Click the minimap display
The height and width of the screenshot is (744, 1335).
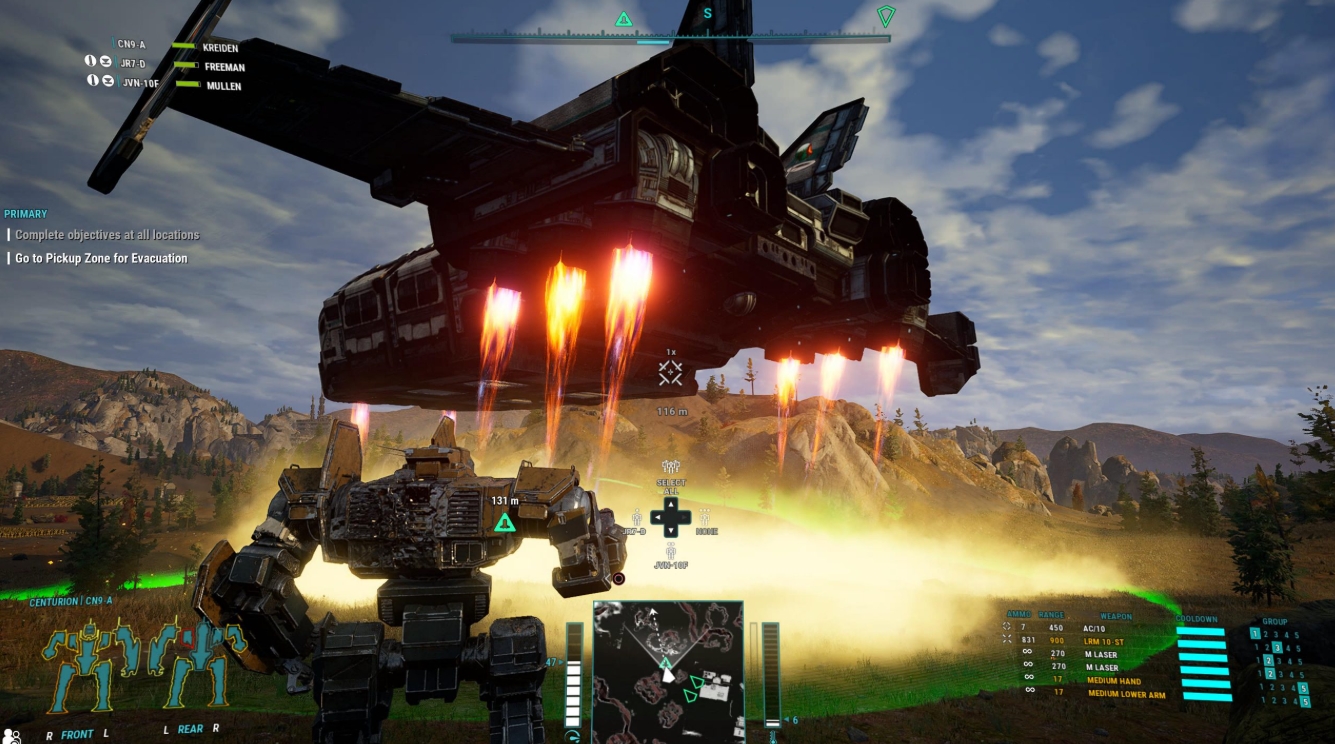[x=668, y=670]
